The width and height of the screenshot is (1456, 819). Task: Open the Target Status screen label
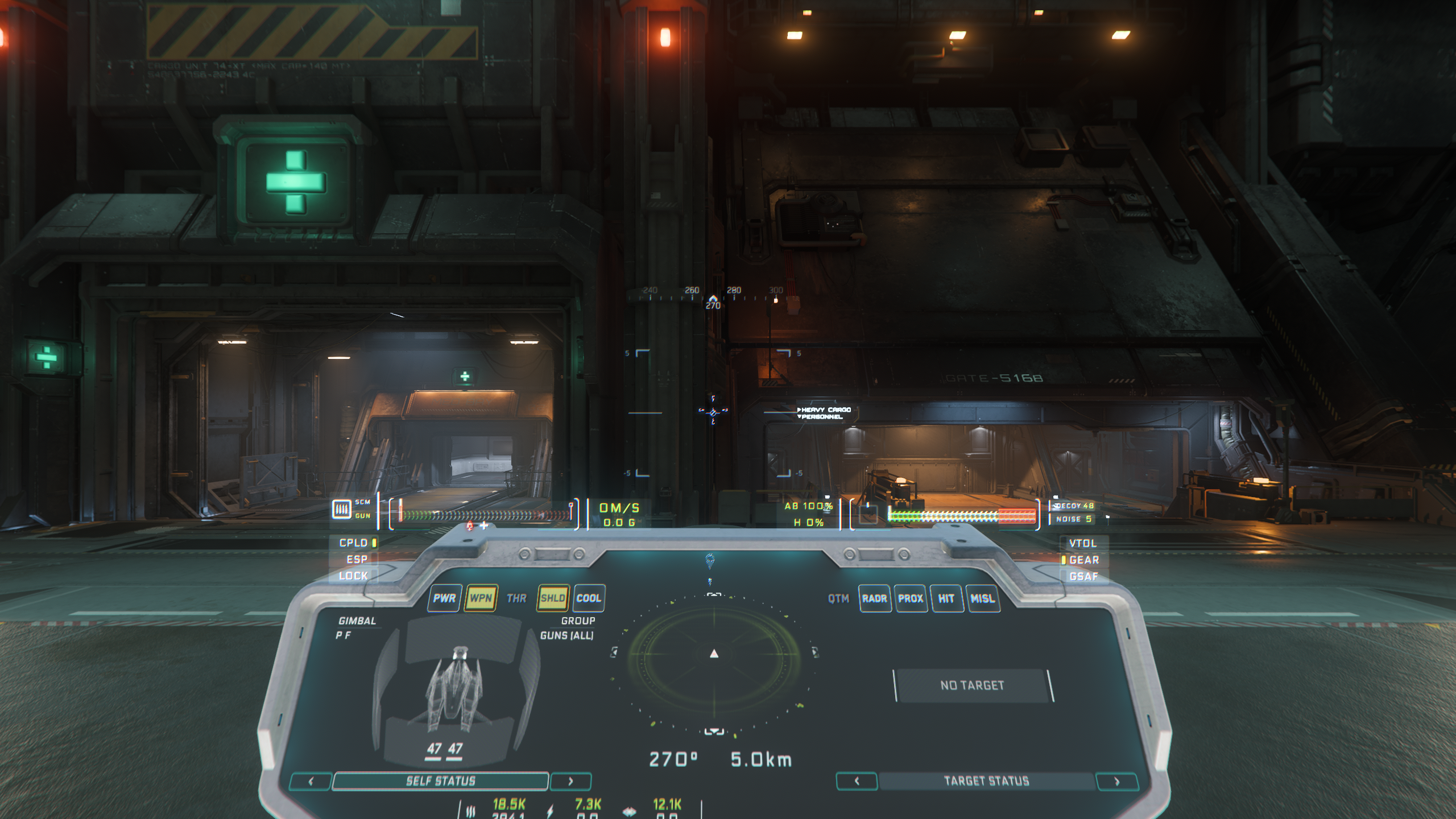986,781
